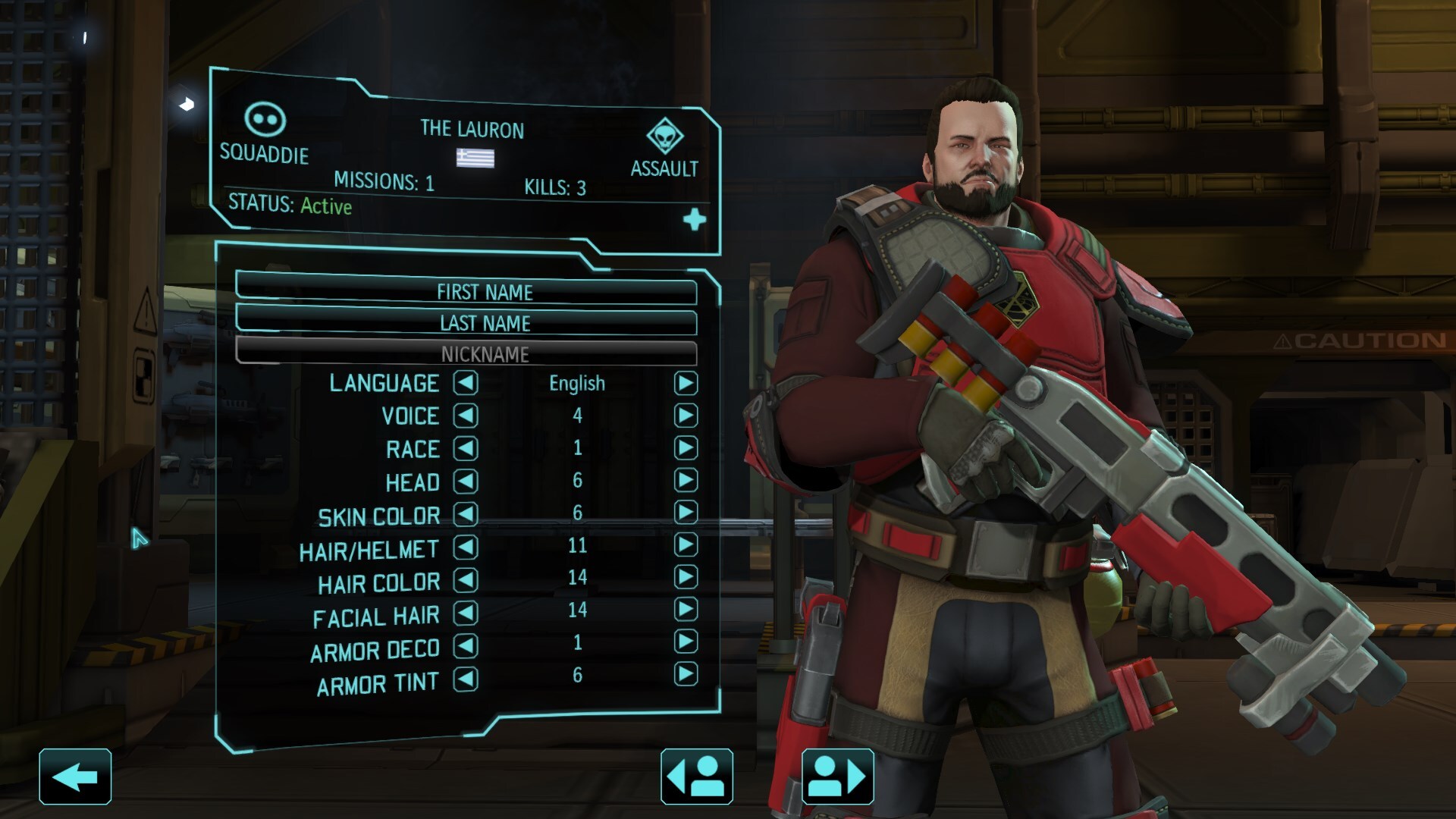Decrease the SKIN COLOR value
The width and height of the screenshot is (1456, 819).
click(x=466, y=516)
